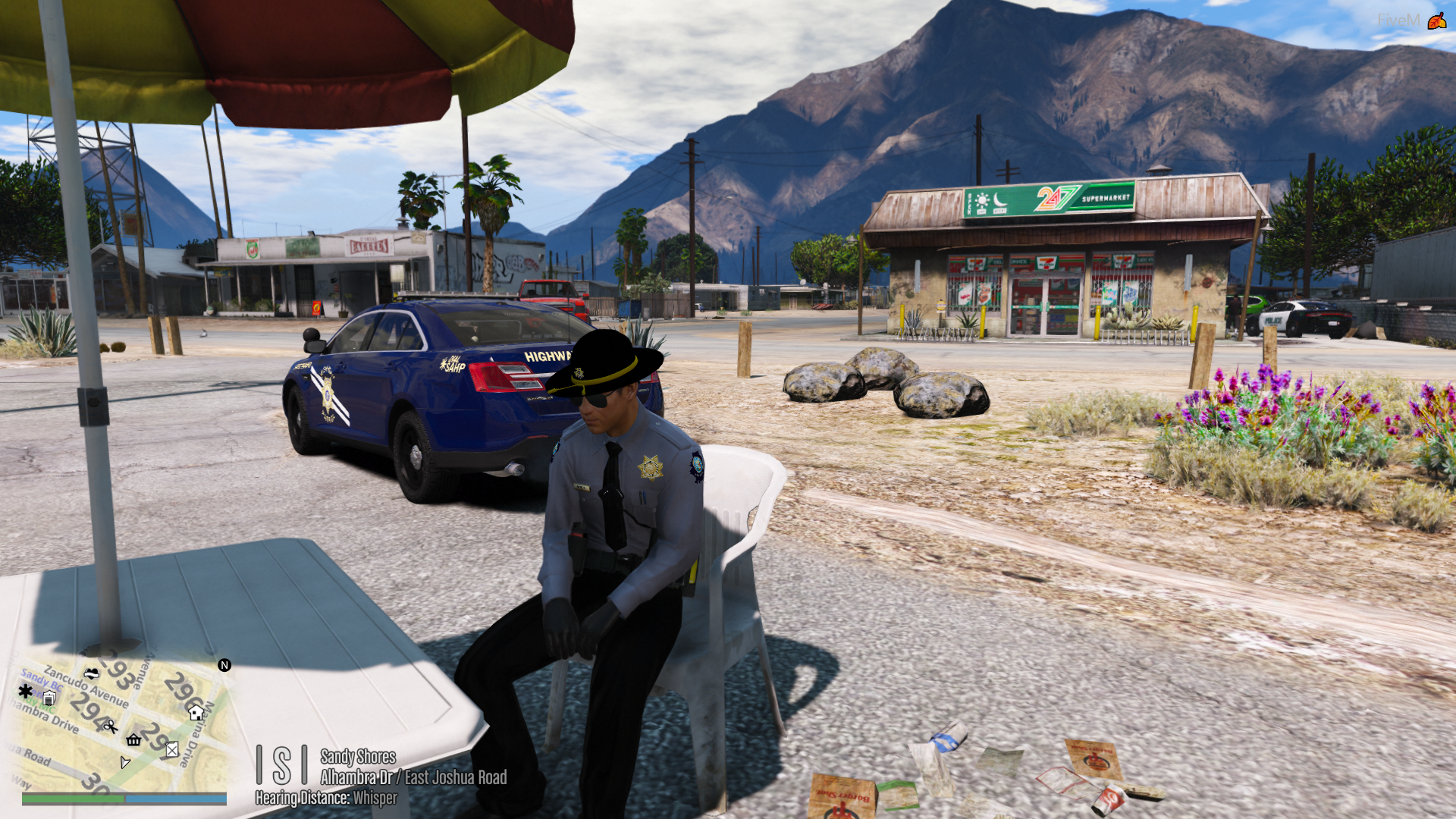Select the medical star hospital blip
This screenshot has width=1456, height=819.
pos(26,691)
